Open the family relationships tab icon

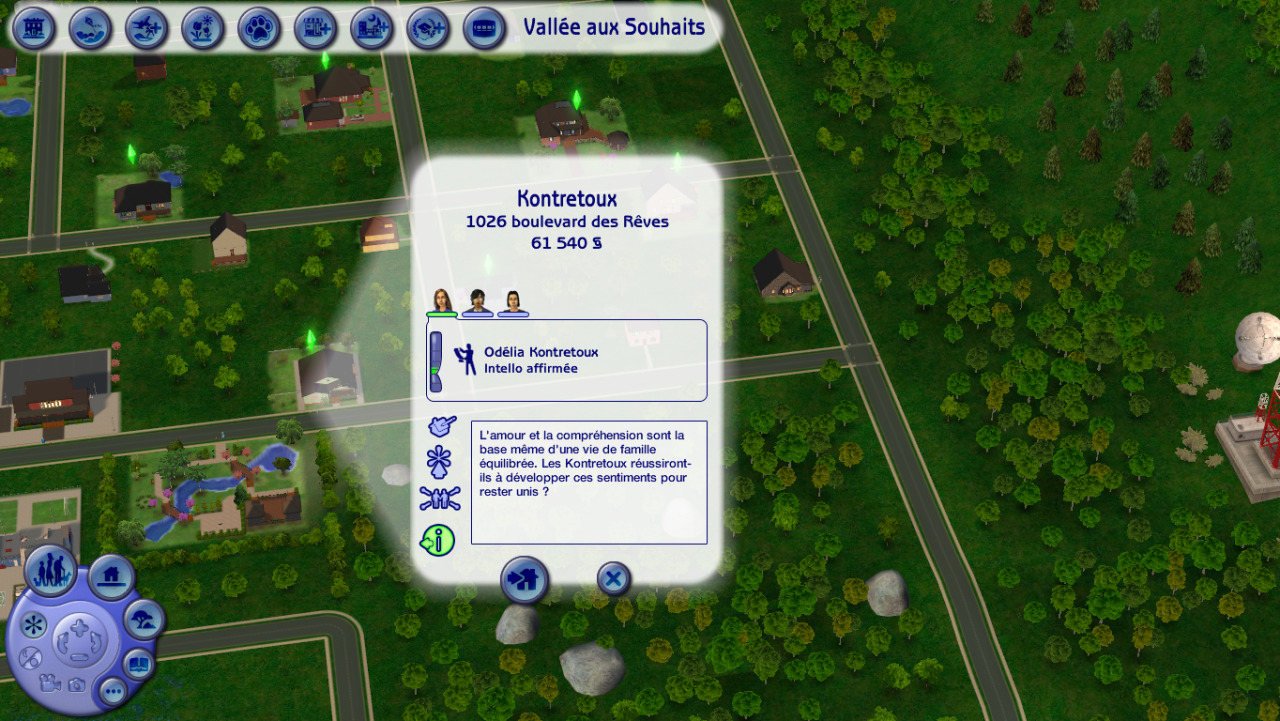[439, 498]
